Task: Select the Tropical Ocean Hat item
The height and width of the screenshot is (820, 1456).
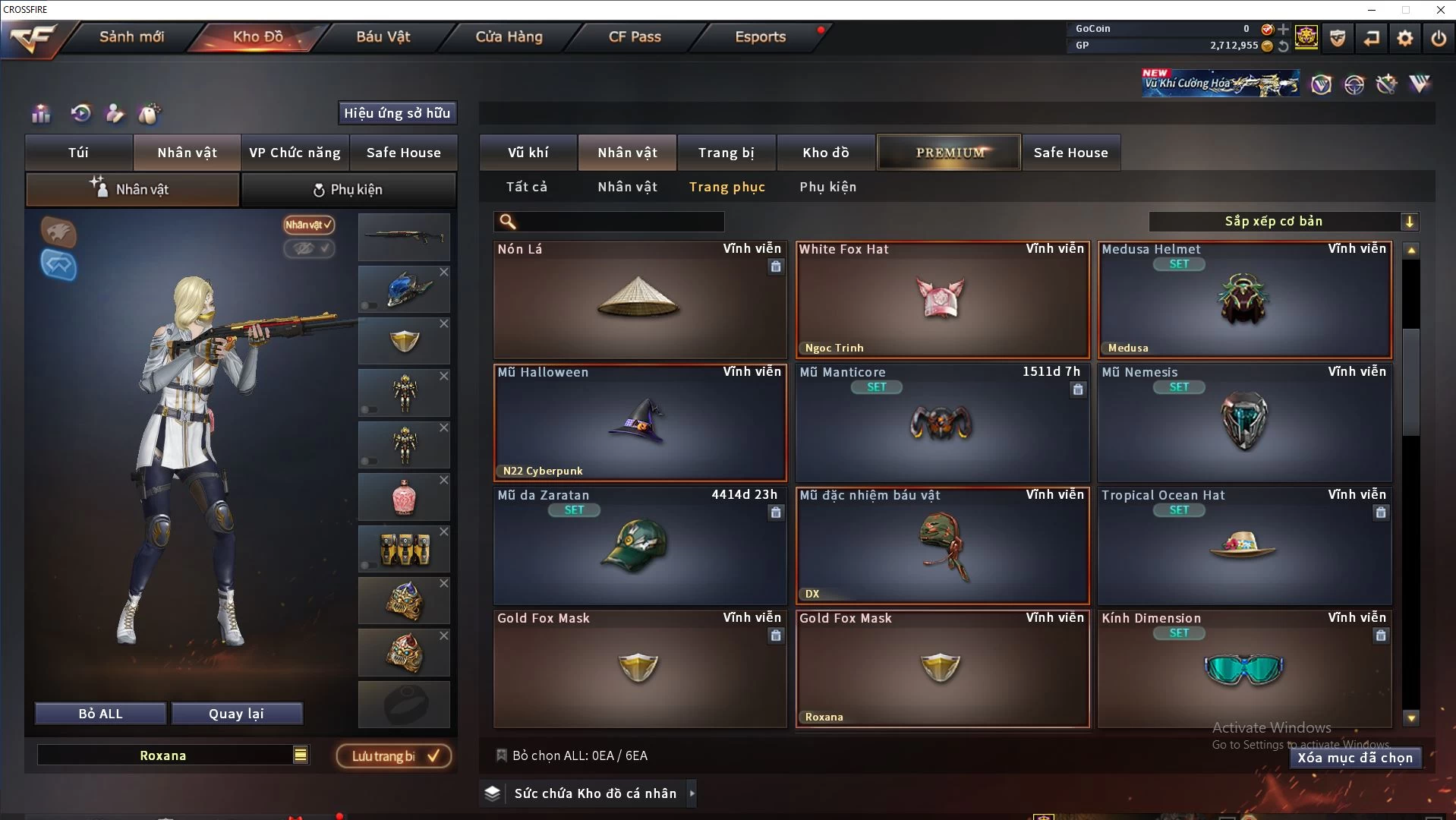Action: pyautogui.click(x=1243, y=546)
